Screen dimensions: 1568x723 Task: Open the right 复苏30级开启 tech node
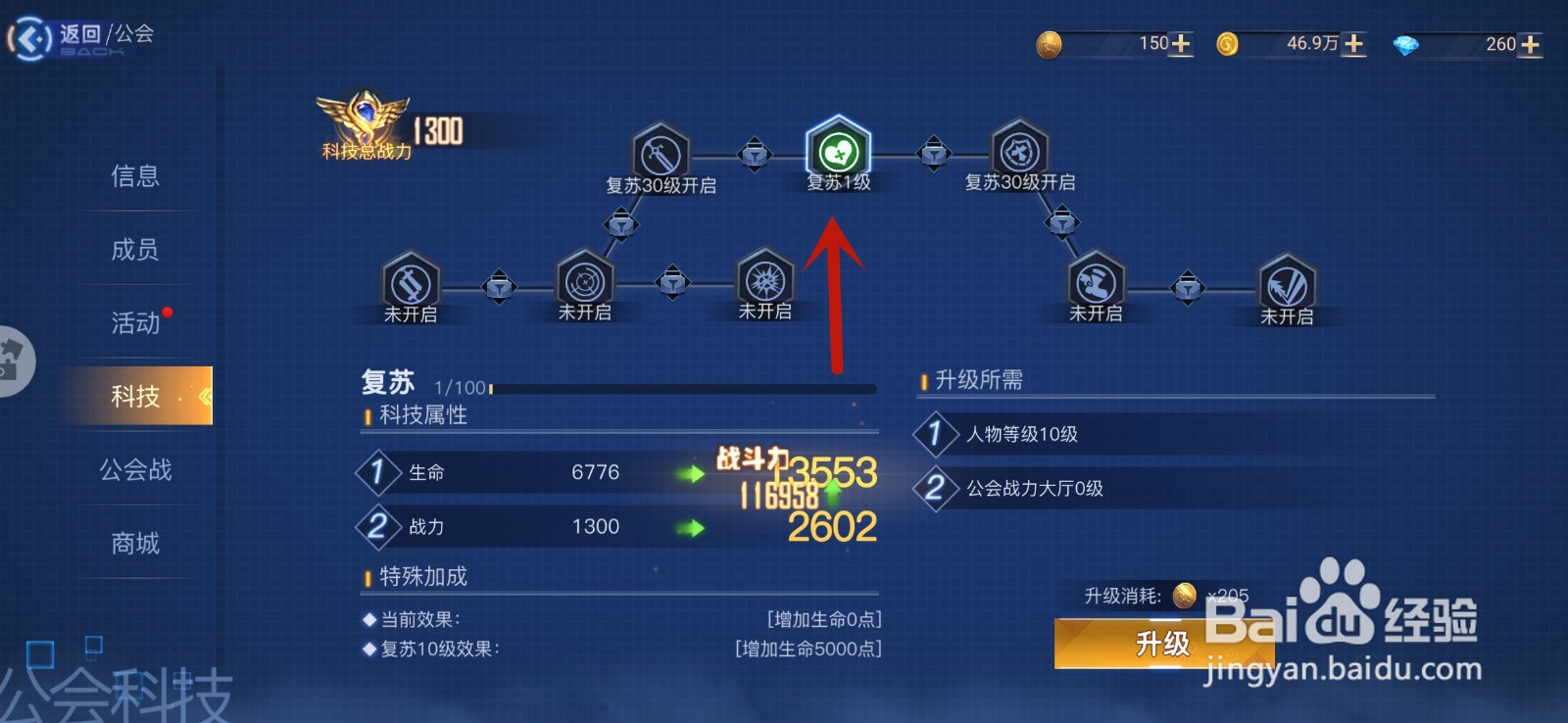pyautogui.click(x=1017, y=153)
